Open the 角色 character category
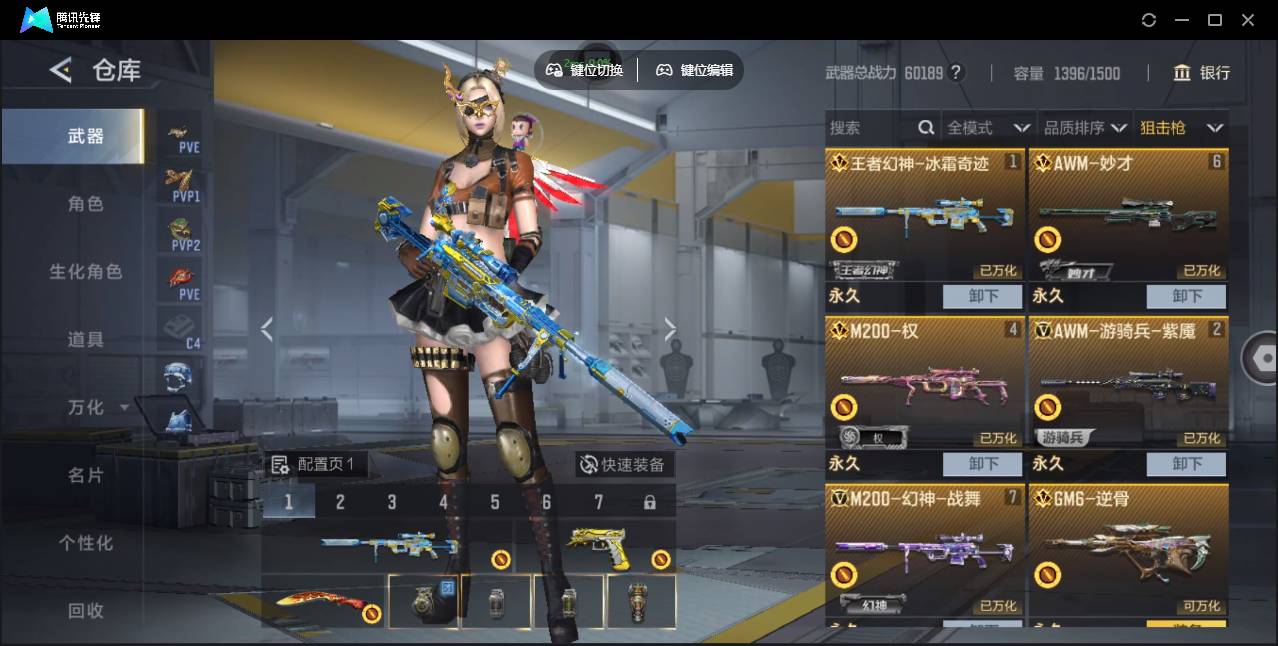The width and height of the screenshot is (1278, 646). coord(85,204)
